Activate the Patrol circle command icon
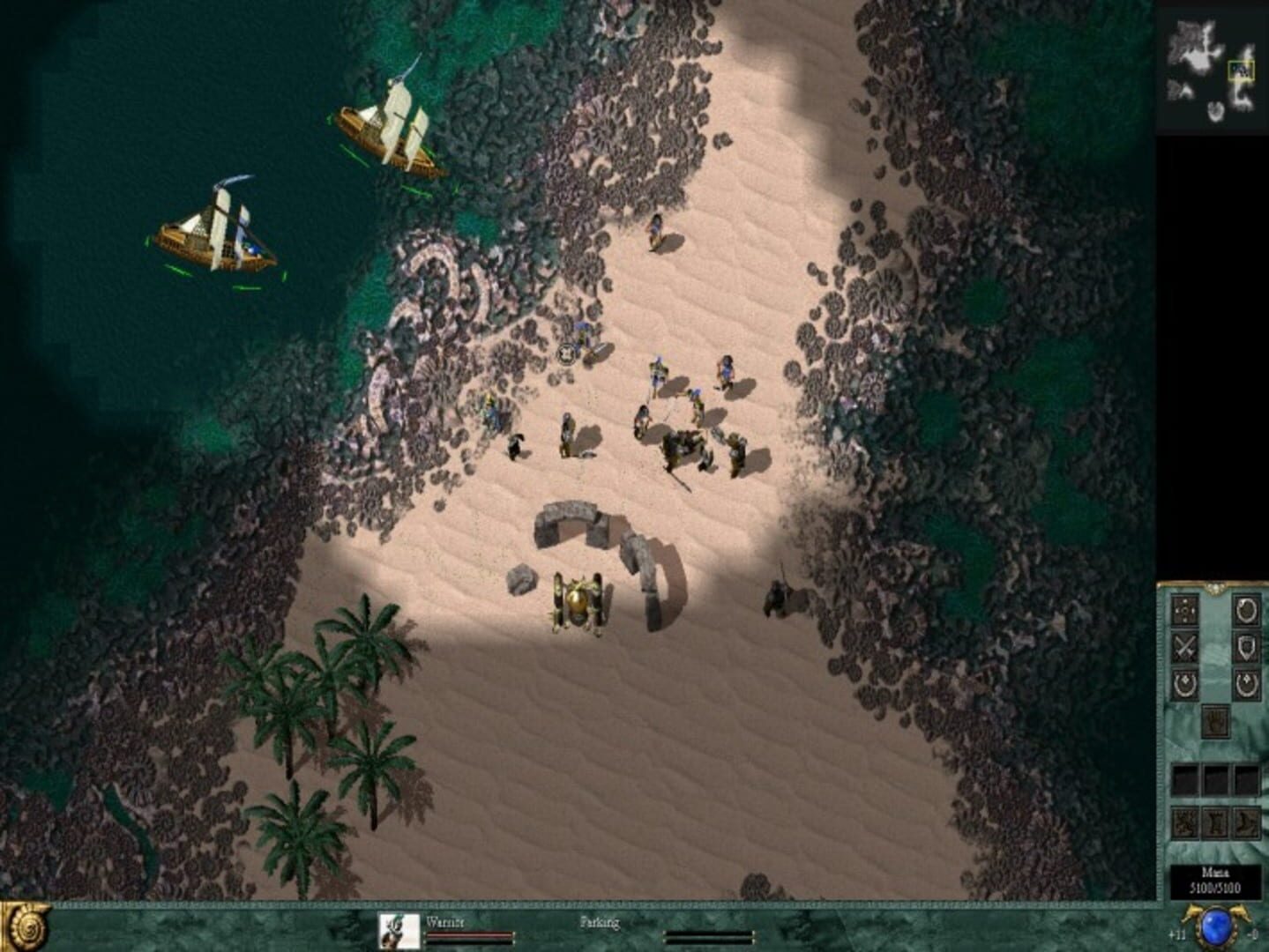The image size is (1269, 952). (x=1245, y=611)
